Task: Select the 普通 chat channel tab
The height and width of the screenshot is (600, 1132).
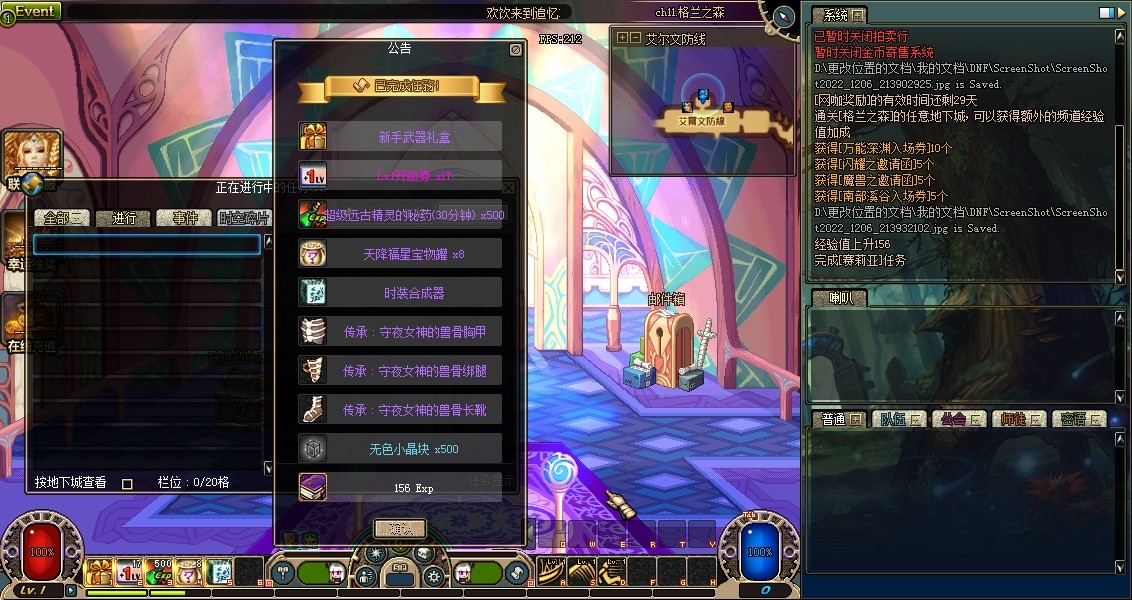Action: click(x=838, y=420)
